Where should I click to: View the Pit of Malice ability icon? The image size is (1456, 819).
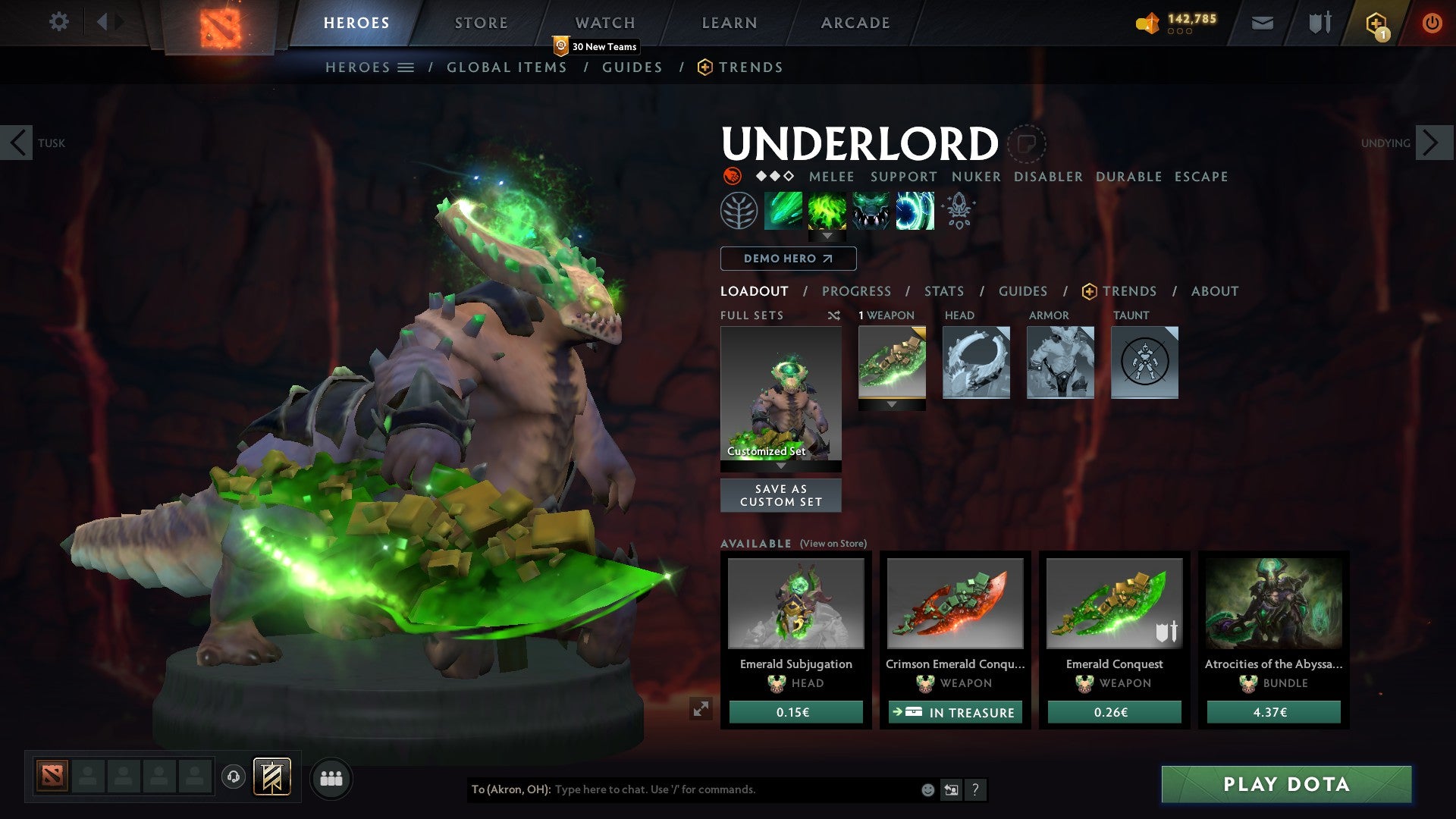point(827,211)
